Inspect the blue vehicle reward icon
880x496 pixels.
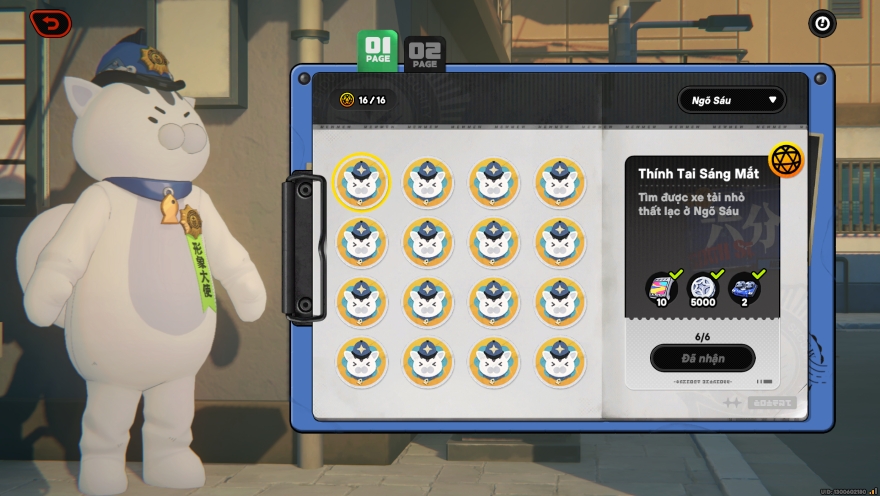pos(743,289)
